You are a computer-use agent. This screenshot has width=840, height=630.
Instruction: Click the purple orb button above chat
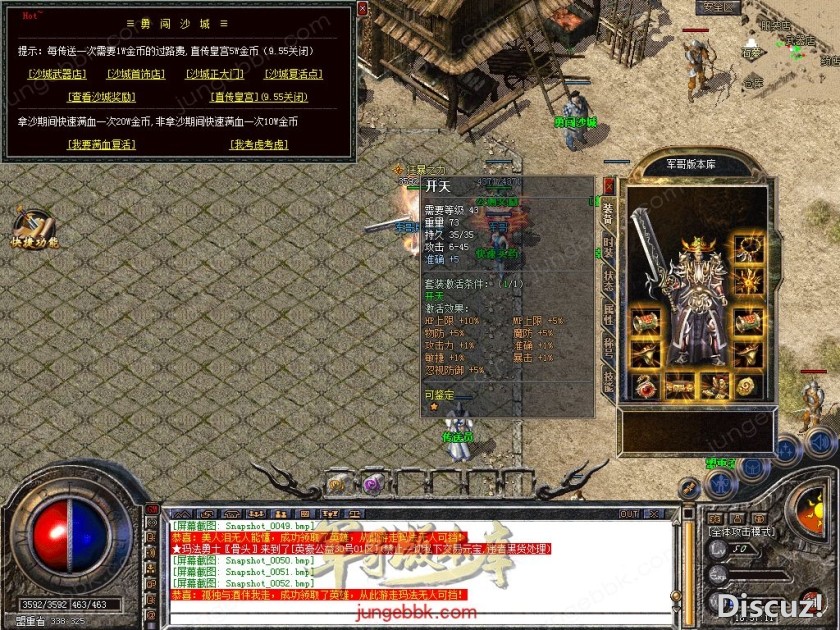point(372,484)
